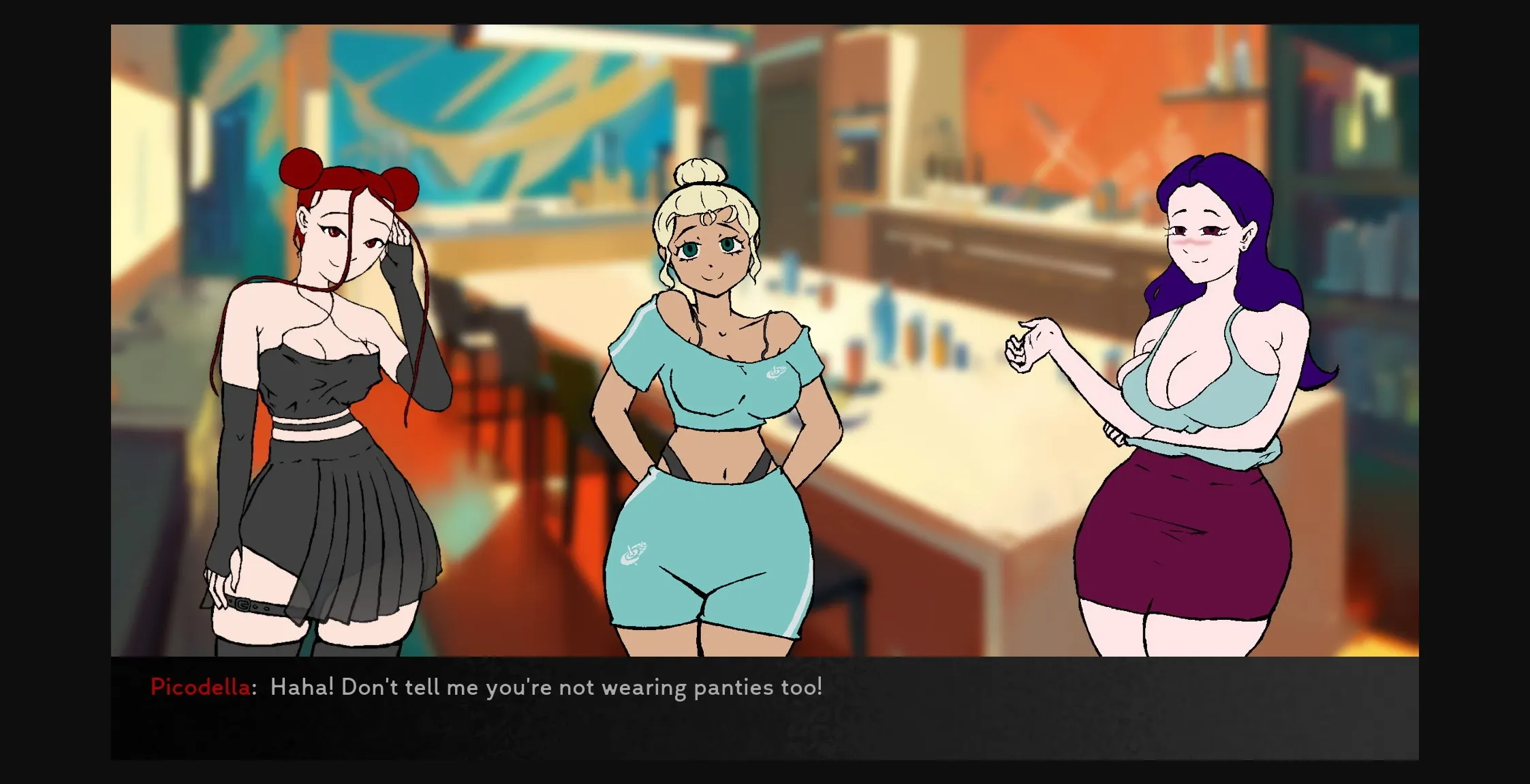1530x784 pixels.
Task: Select the blonde girl in teal outfit
Action: coord(708,409)
